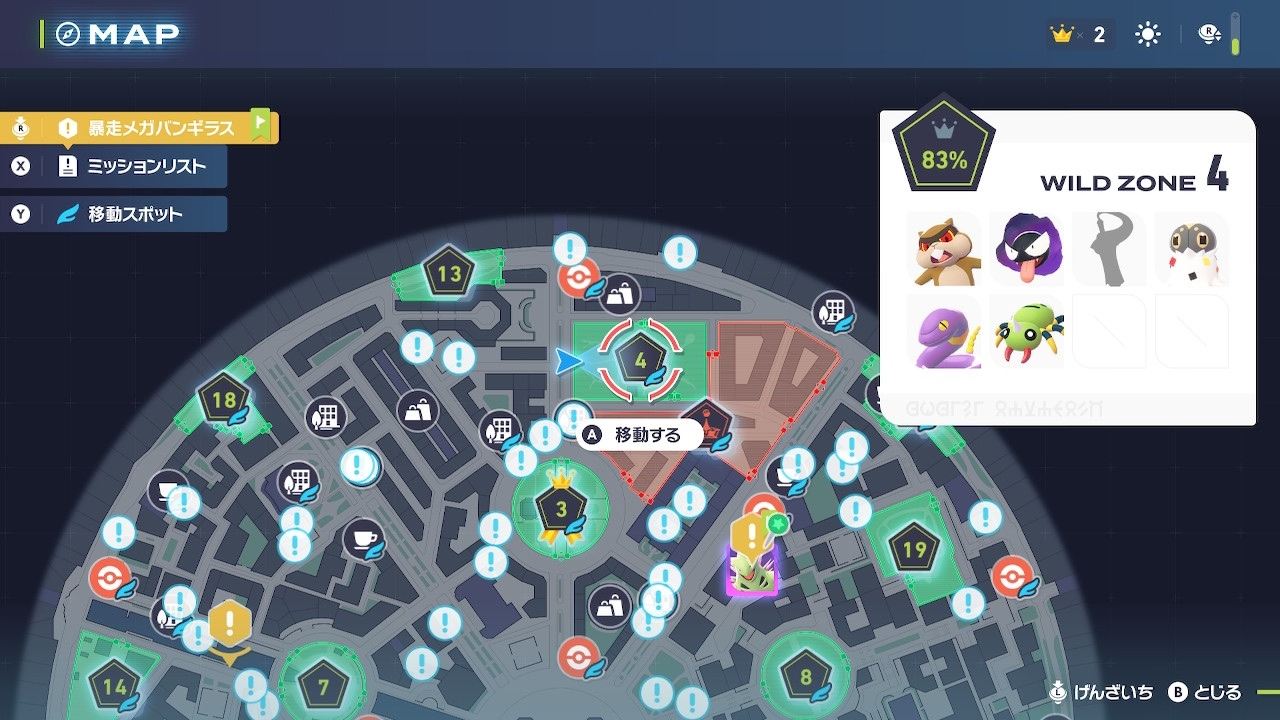Pick the Wild Zone 19 marker

[x=914, y=549]
